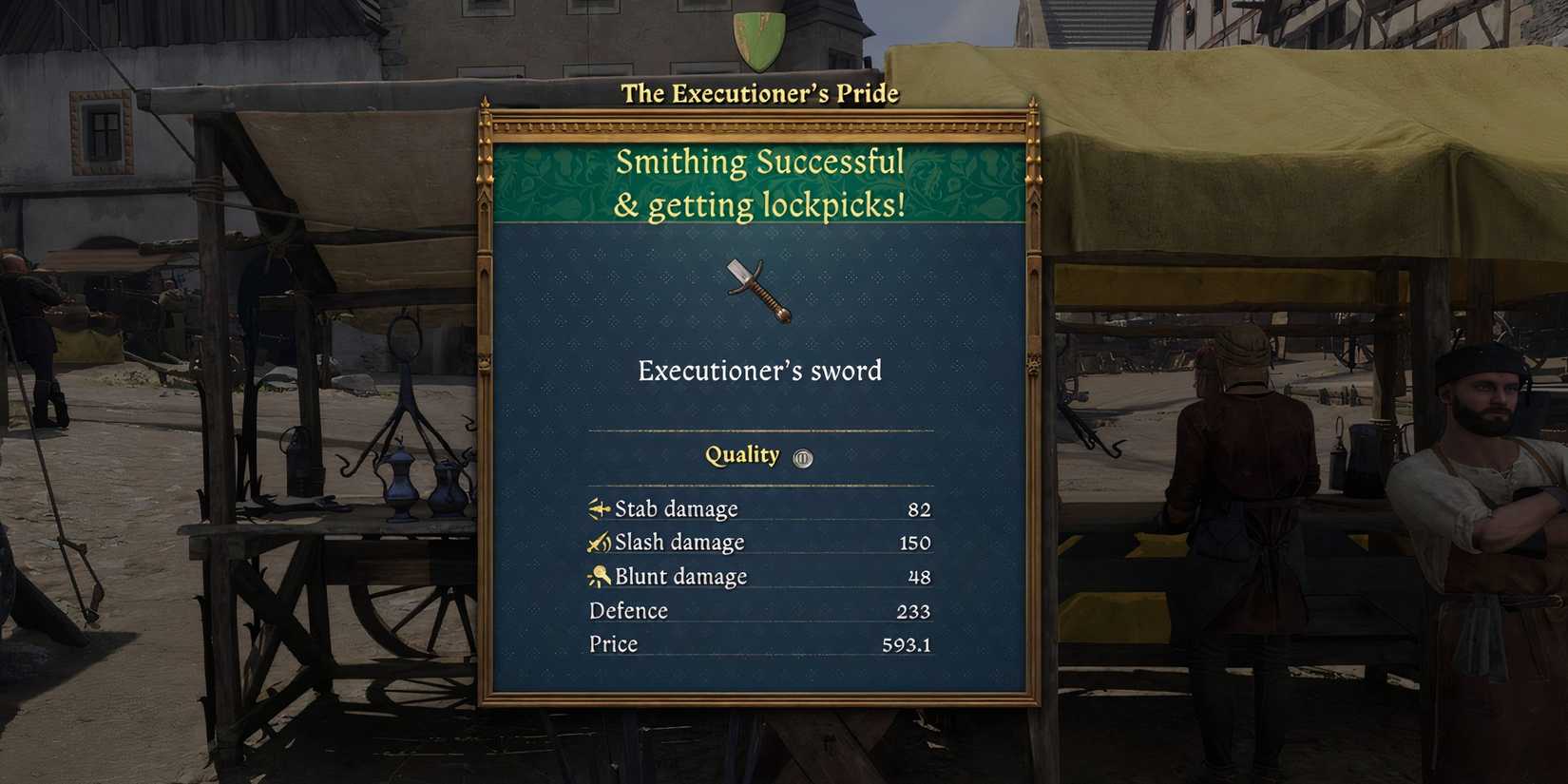The width and height of the screenshot is (1568, 784).
Task: Click the Quality tier medallion badge
Action: 801,456
